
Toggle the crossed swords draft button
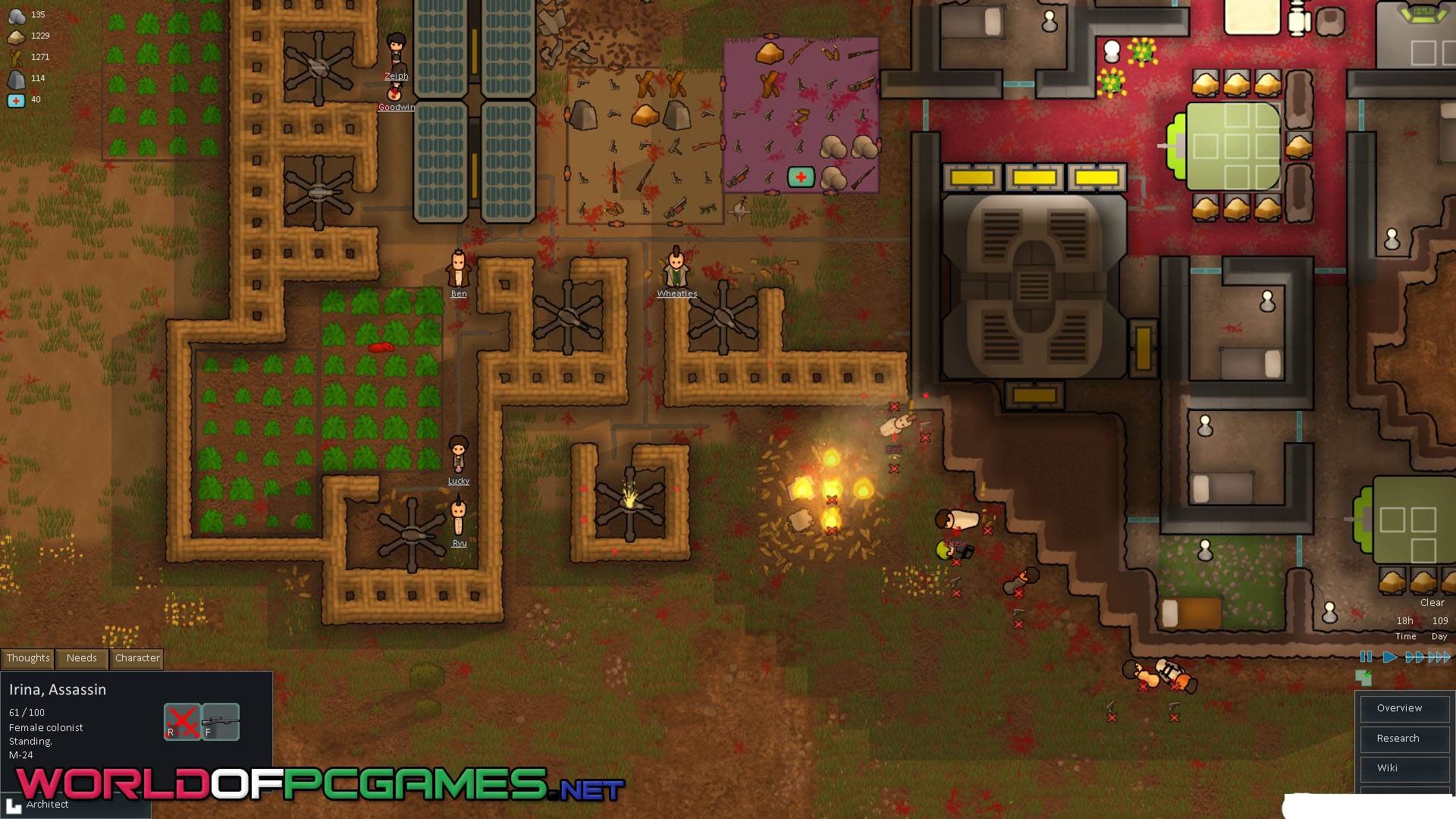[x=182, y=721]
